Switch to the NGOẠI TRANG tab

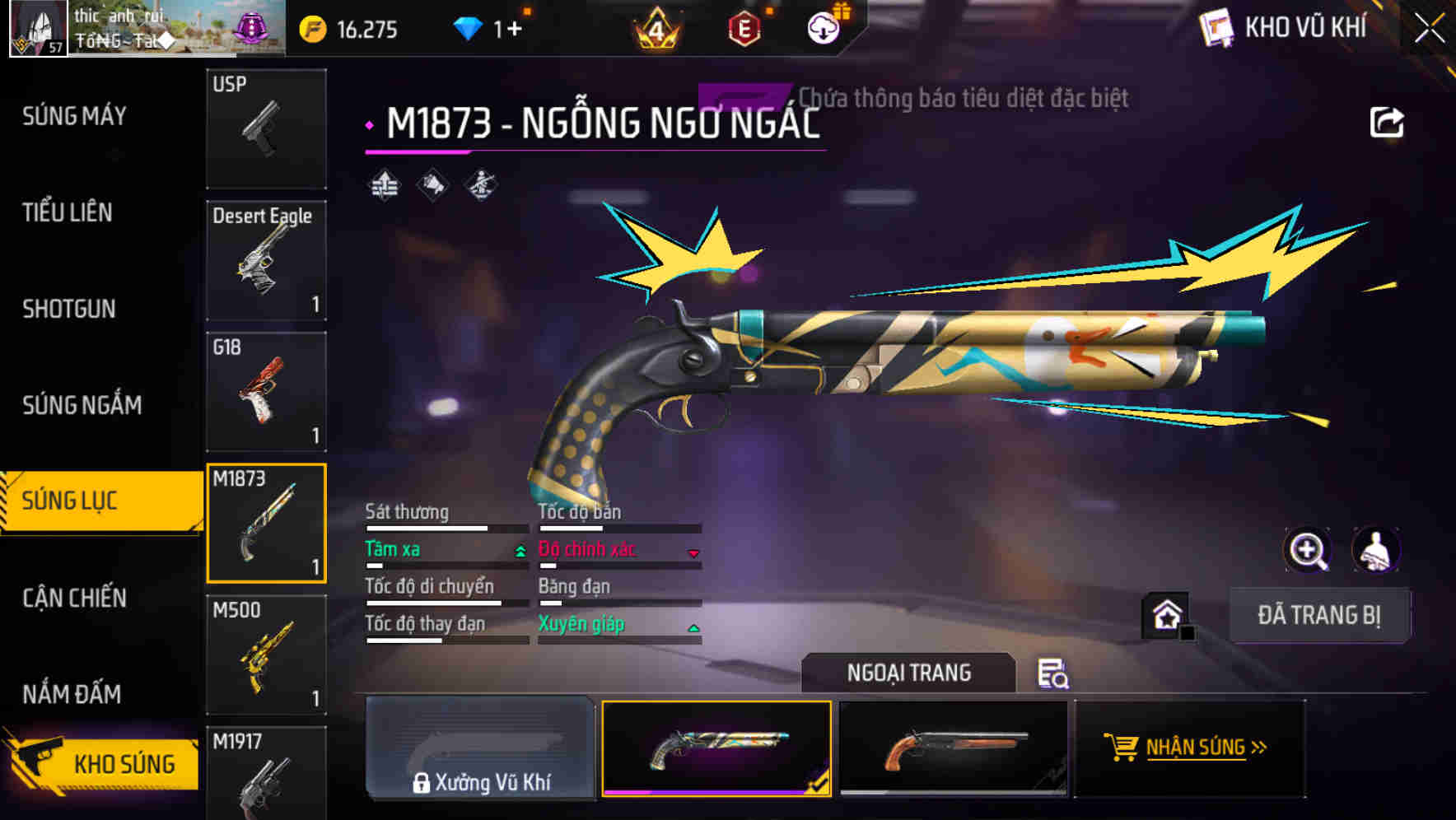[909, 672]
